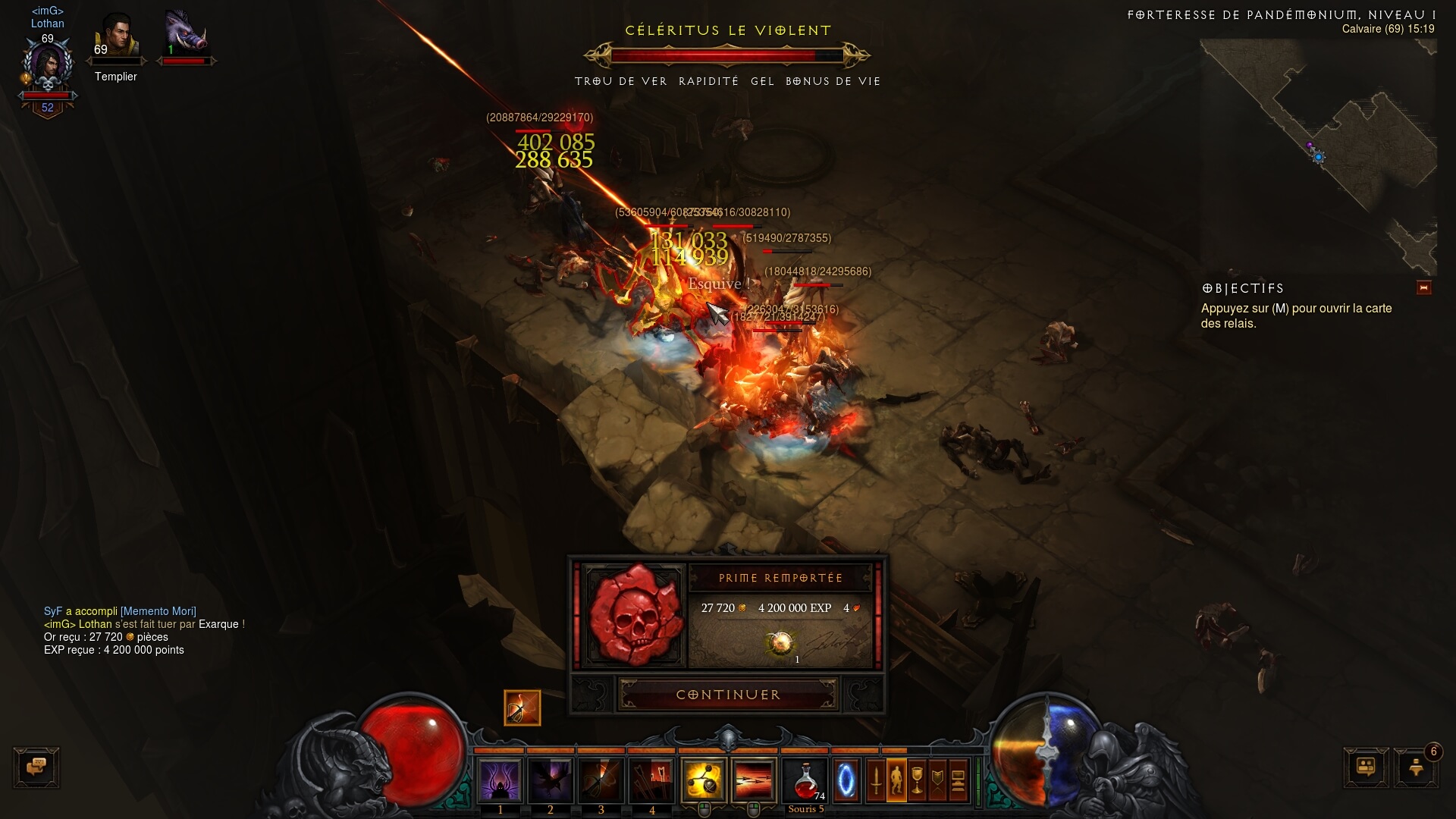The height and width of the screenshot is (819, 1456).
Task: Activate the purple shadow skill in slot 1
Action: coord(500,780)
